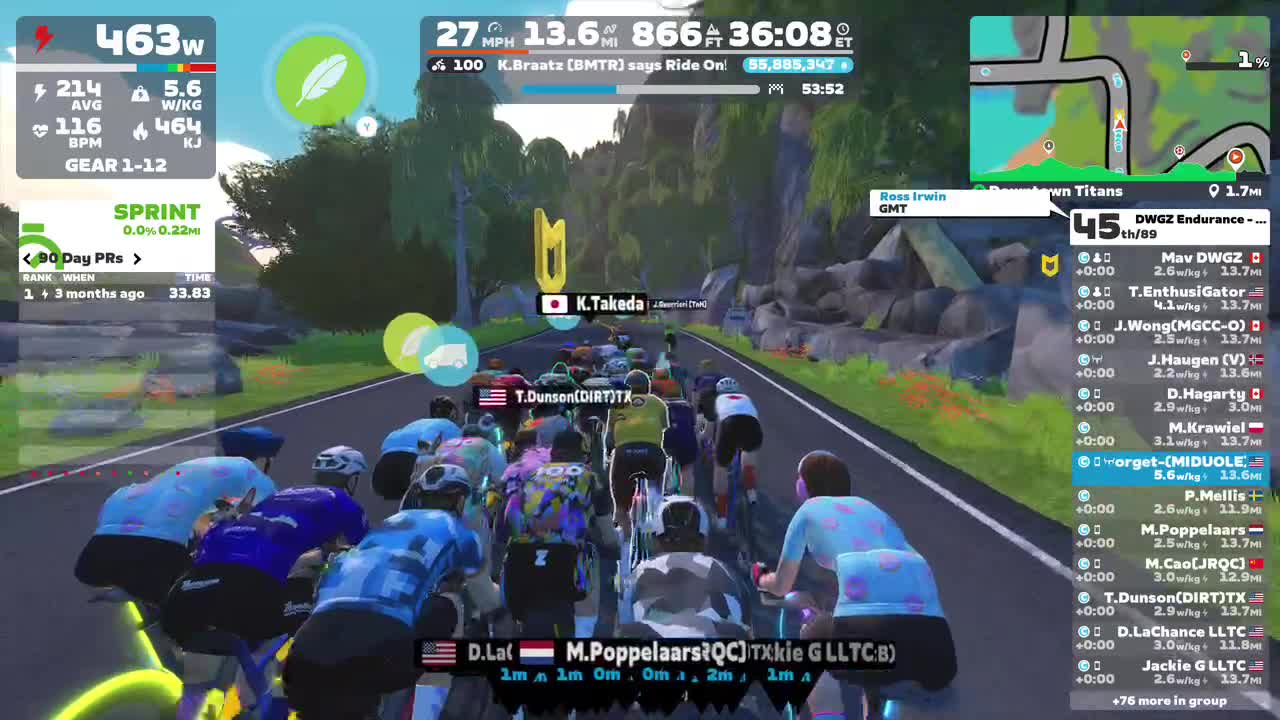
Task: Select the yellow Y badge under the power-up
Action: (366, 127)
